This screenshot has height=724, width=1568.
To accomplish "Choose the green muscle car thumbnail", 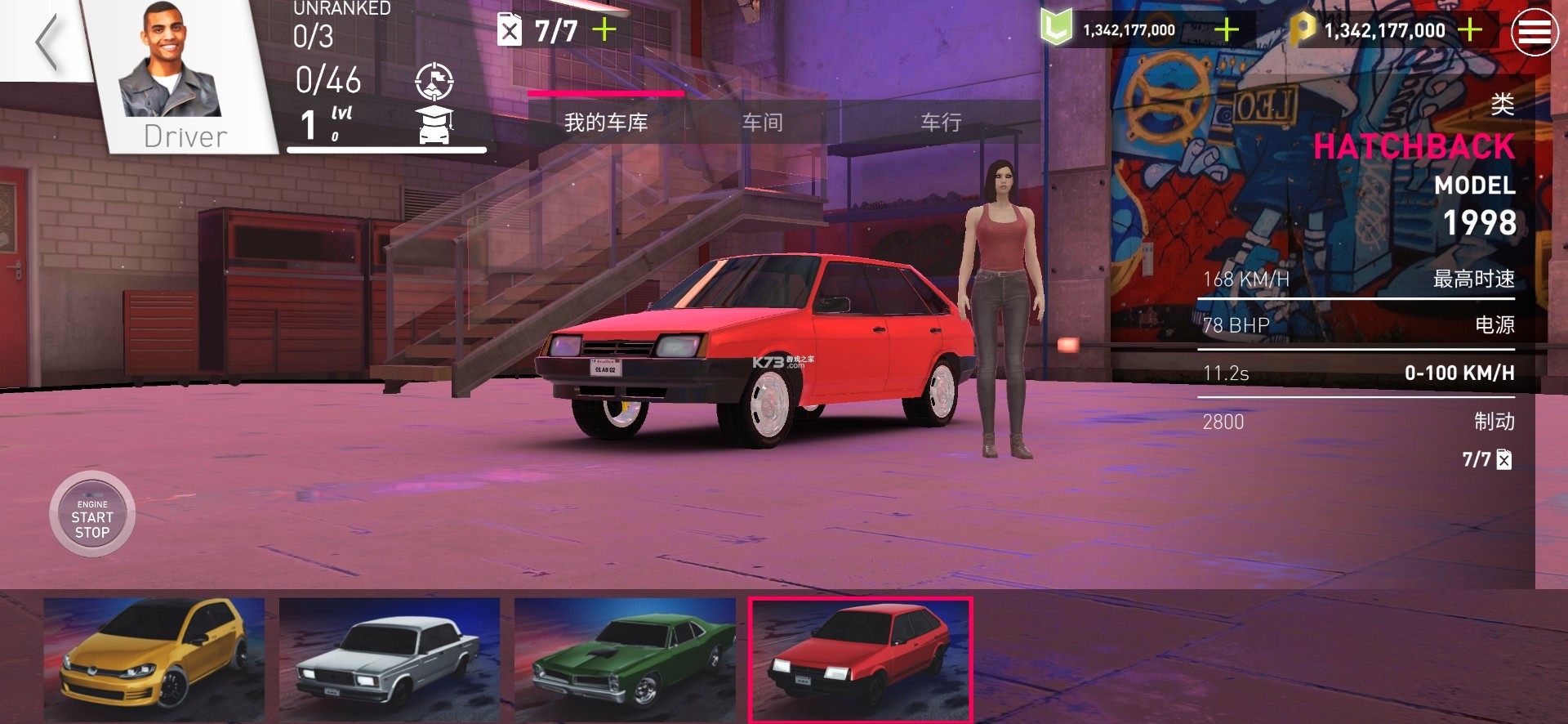I will [x=625, y=659].
